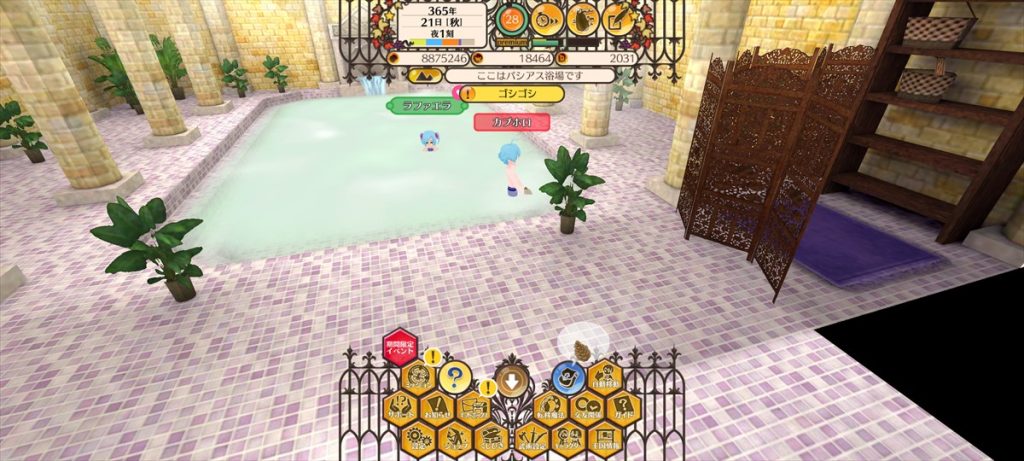Use 転移魔法 teleport magic
Image resolution: width=1024 pixels, height=461 pixels.
(x=550, y=407)
